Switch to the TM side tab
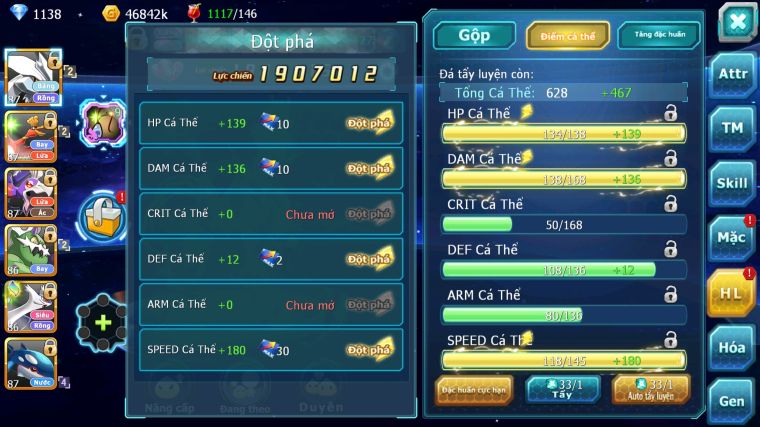 731,128
